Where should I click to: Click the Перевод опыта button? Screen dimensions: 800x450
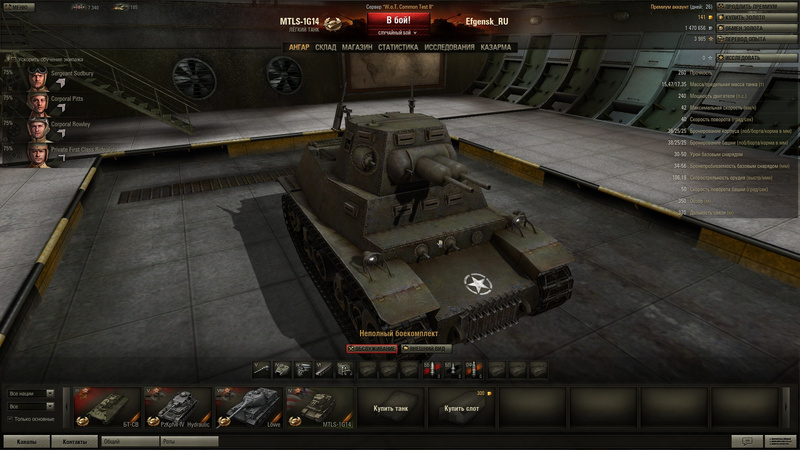(757, 39)
